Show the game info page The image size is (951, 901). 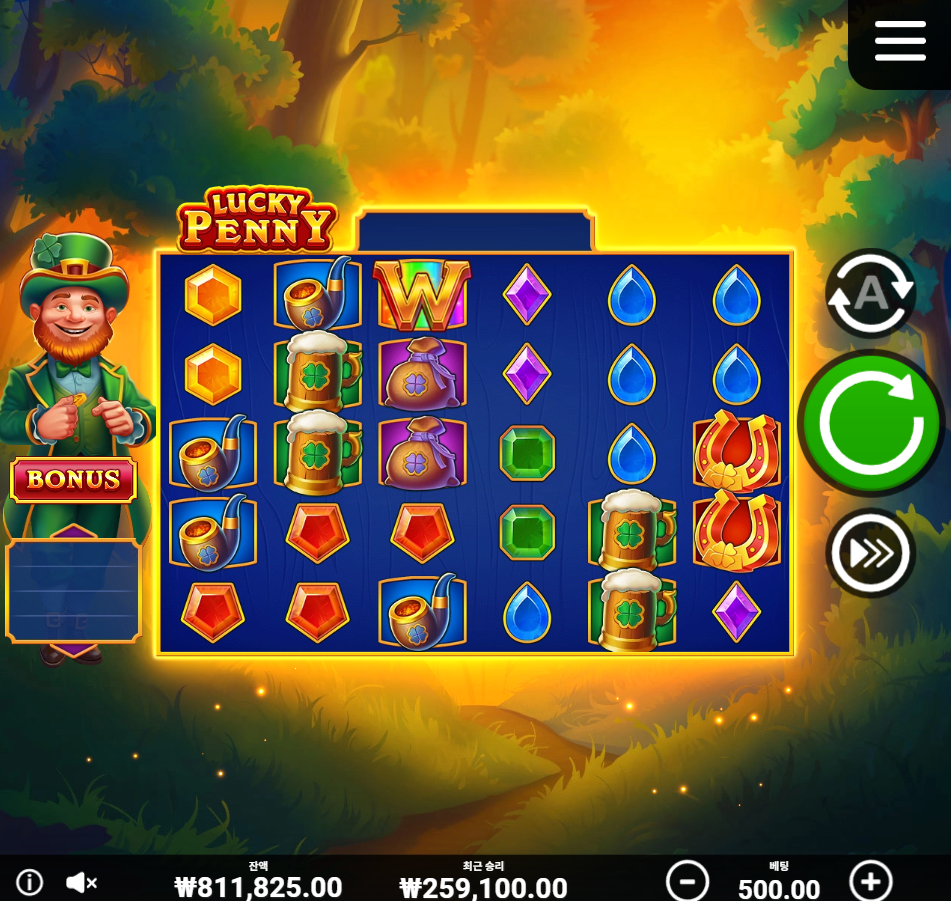tap(30, 882)
